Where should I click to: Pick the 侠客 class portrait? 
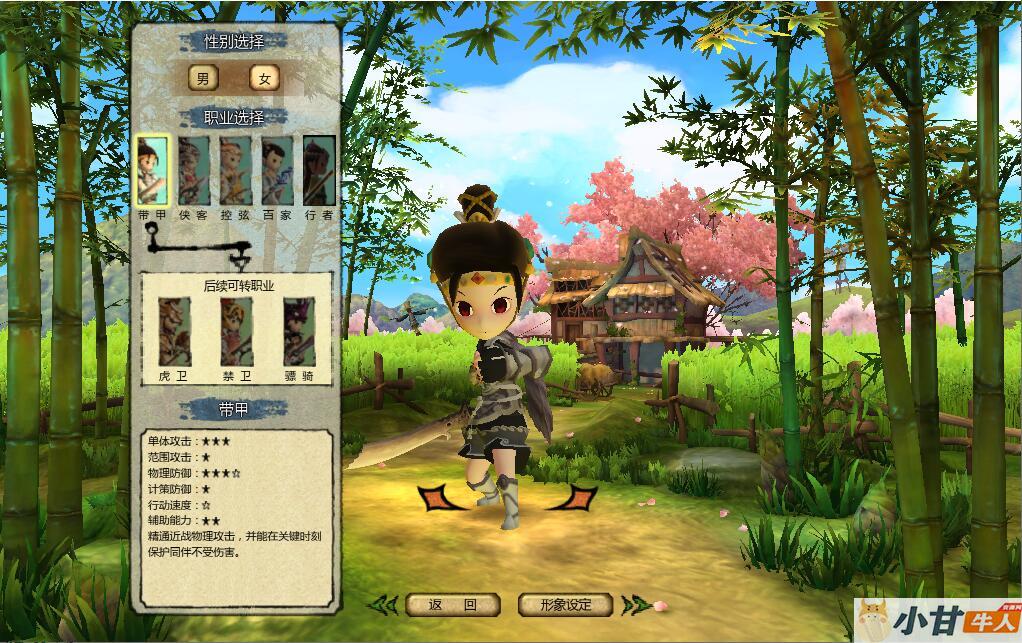(193, 169)
